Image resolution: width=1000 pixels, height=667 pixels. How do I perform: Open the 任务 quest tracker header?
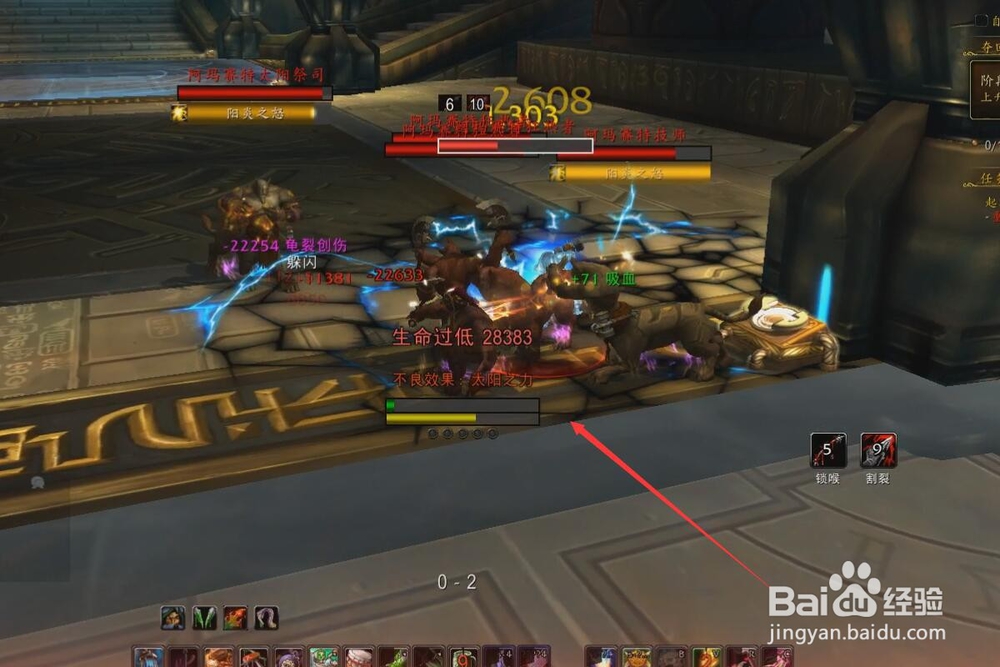coord(988,180)
